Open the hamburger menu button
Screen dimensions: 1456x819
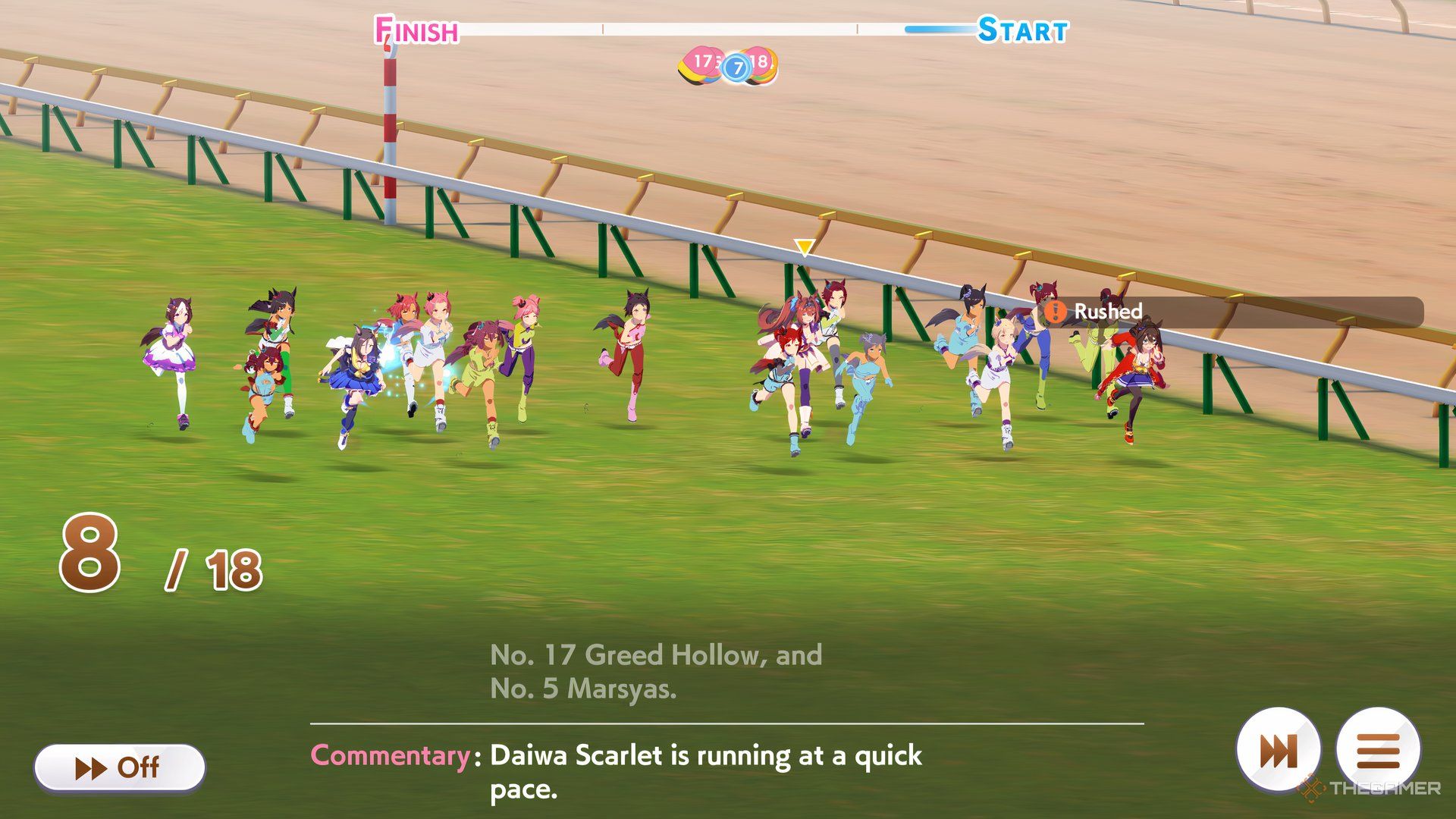coord(1378,751)
